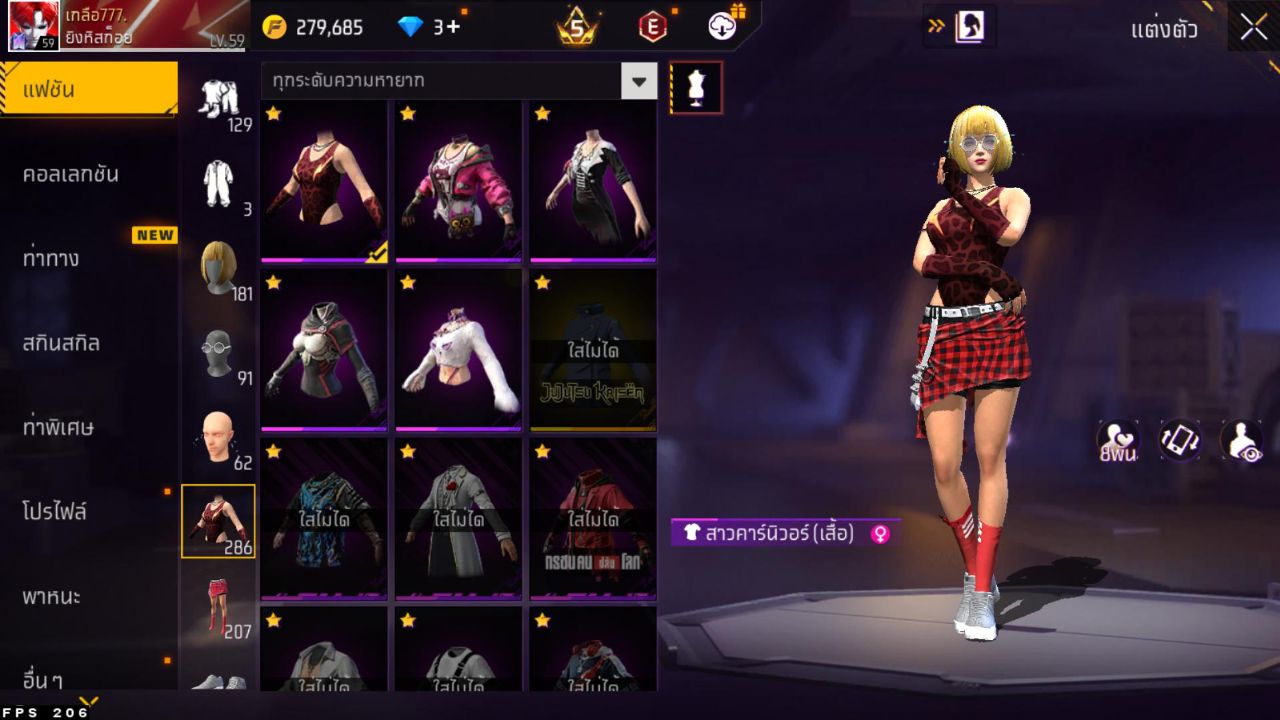Collapse panel with the double-arrow chevrons

(x=935, y=27)
